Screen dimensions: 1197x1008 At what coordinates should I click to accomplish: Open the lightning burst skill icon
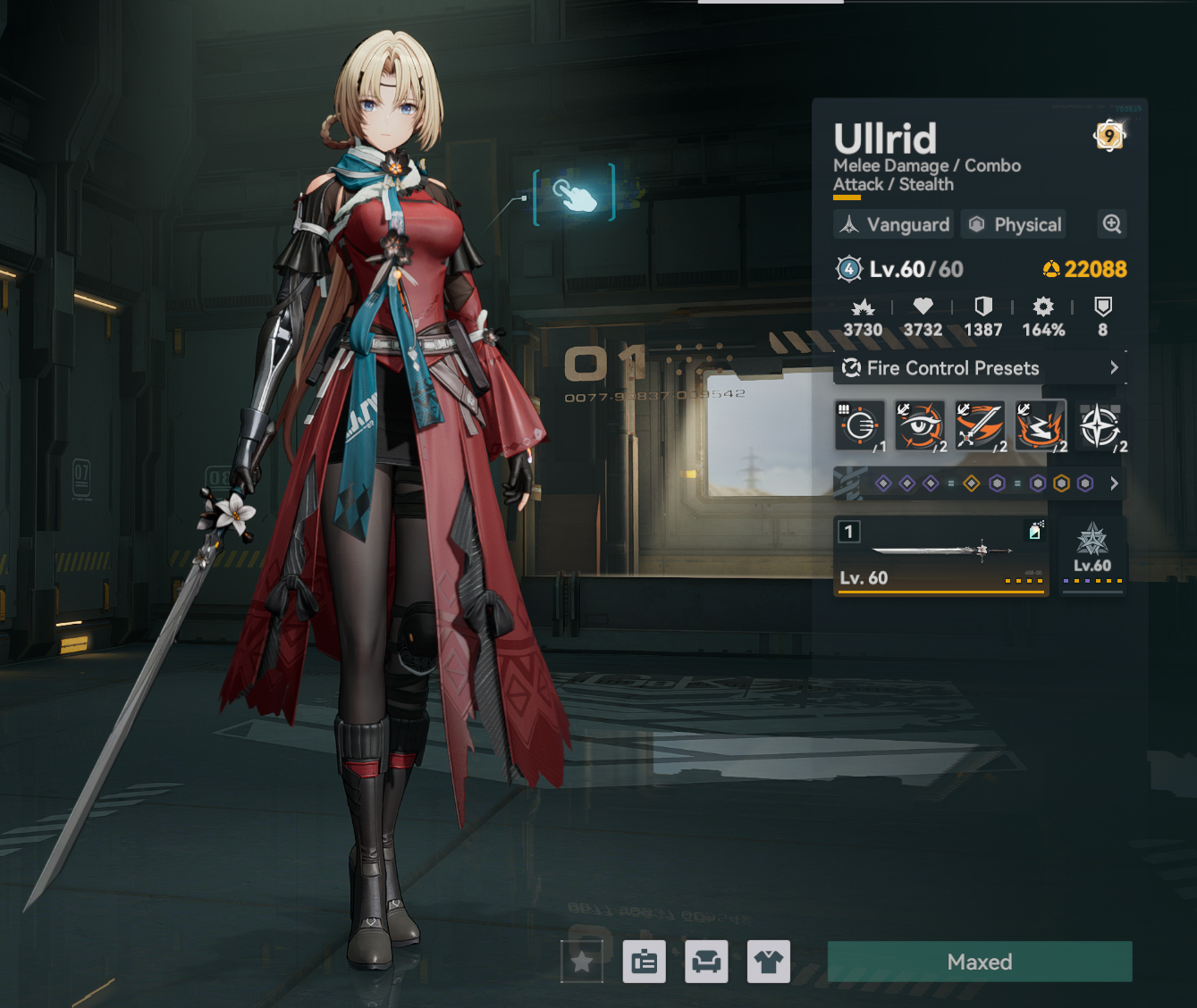(x=1041, y=425)
